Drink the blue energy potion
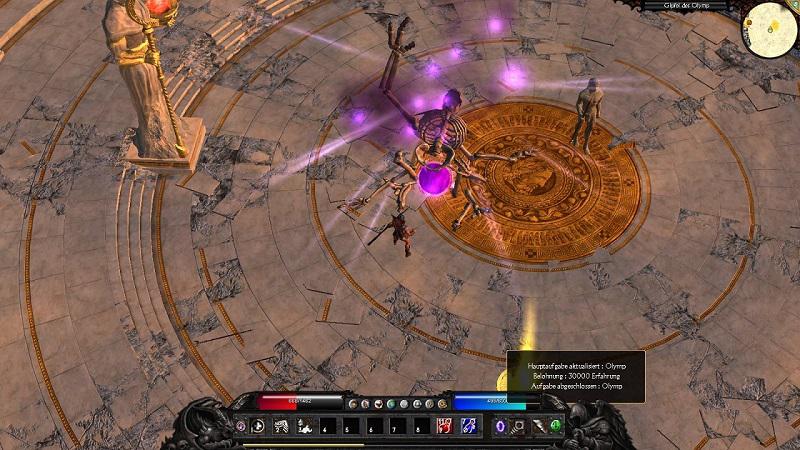 (x=469, y=426)
